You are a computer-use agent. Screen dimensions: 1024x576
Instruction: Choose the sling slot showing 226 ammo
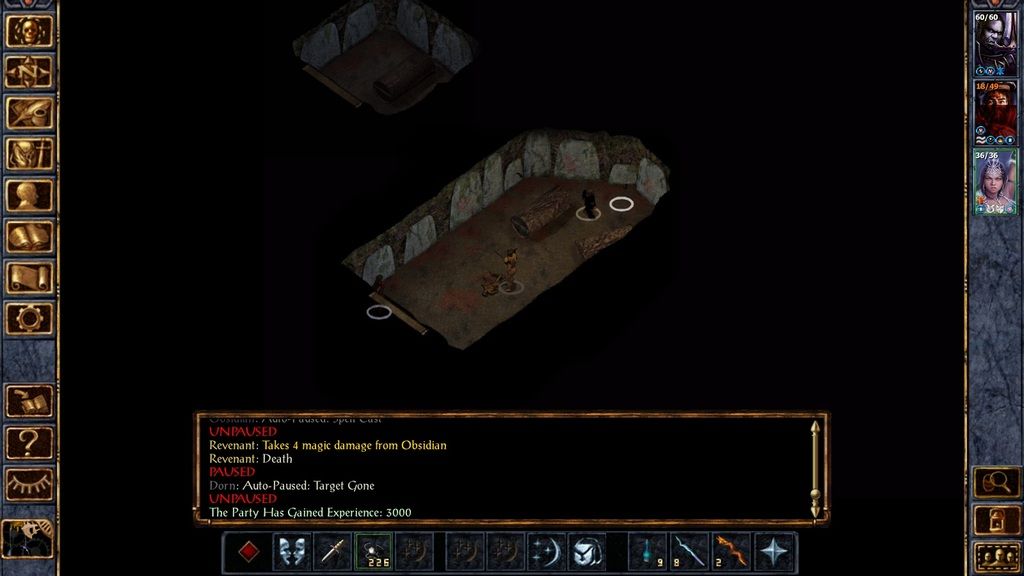point(374,552)
